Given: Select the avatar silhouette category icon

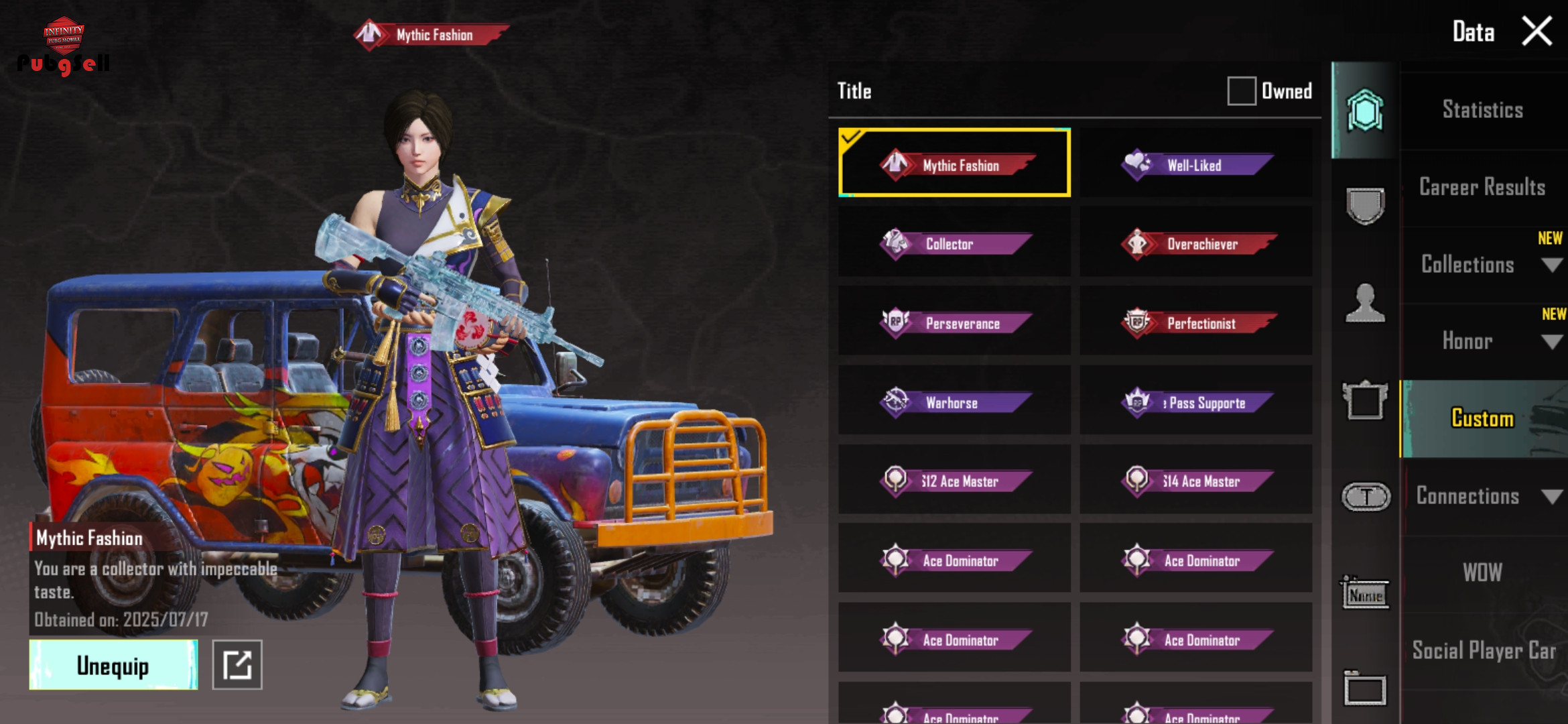Looking at the screenshot, I should pos(1365,303).
